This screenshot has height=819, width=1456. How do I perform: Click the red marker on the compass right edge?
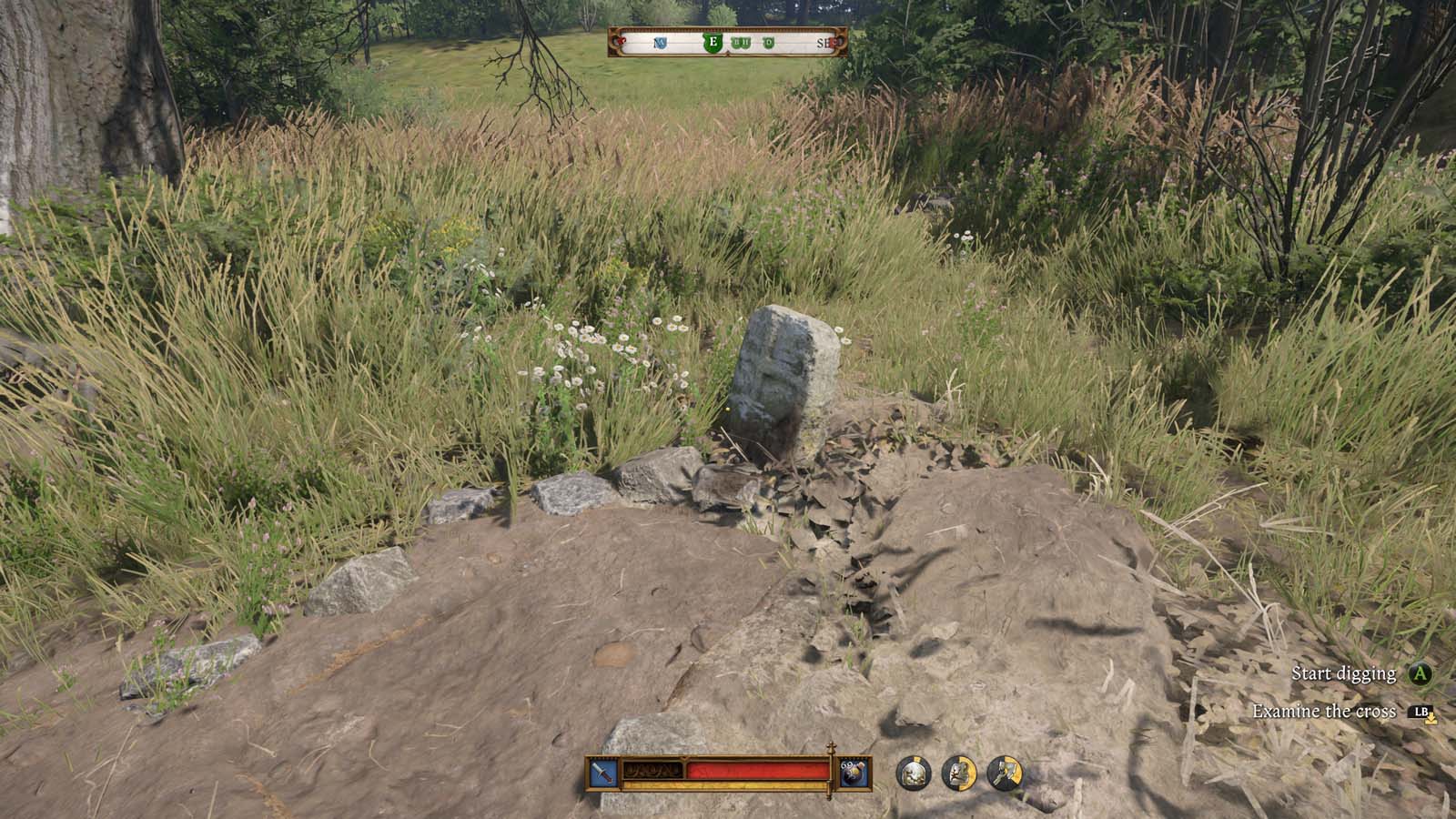click(835, 43)
